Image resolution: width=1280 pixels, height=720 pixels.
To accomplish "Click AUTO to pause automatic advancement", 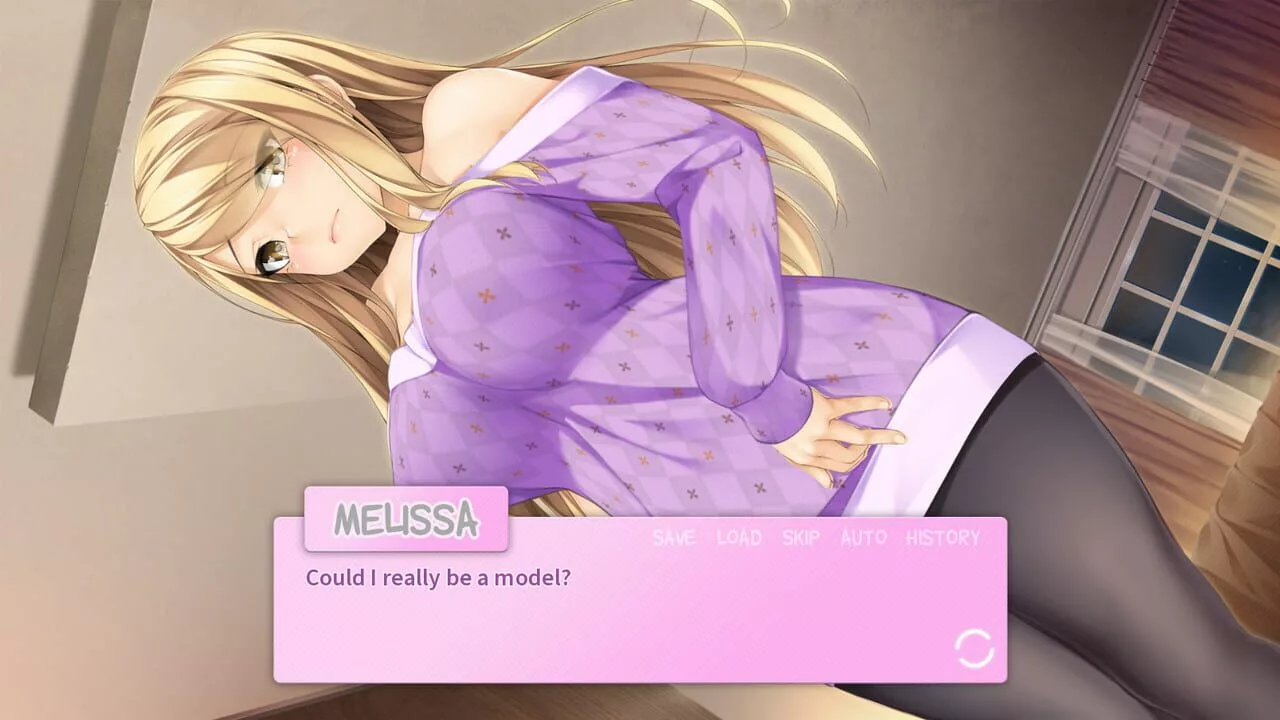I will 862,538.
